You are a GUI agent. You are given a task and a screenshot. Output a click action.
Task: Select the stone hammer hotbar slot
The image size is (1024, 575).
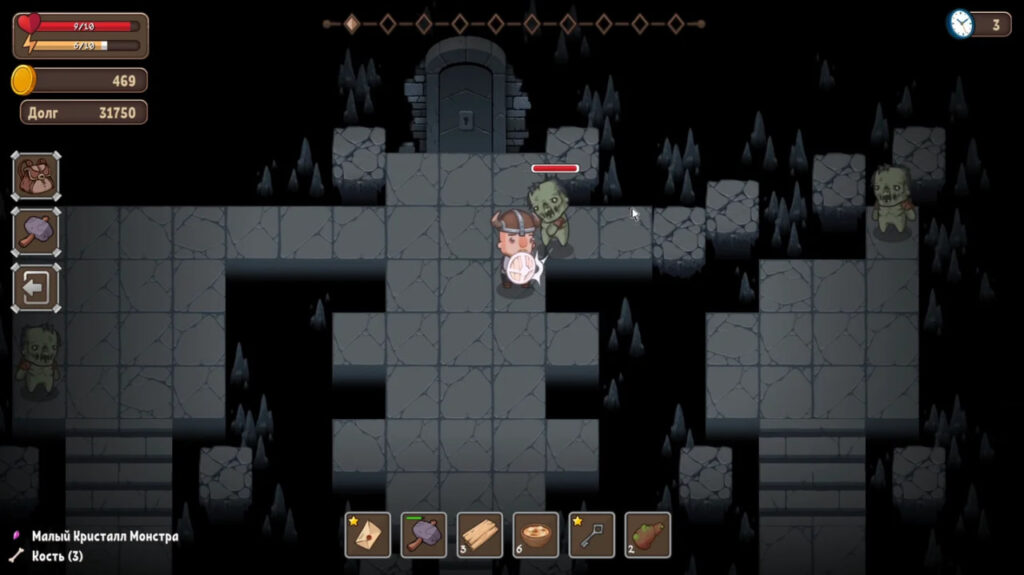[x=424, y=534]
